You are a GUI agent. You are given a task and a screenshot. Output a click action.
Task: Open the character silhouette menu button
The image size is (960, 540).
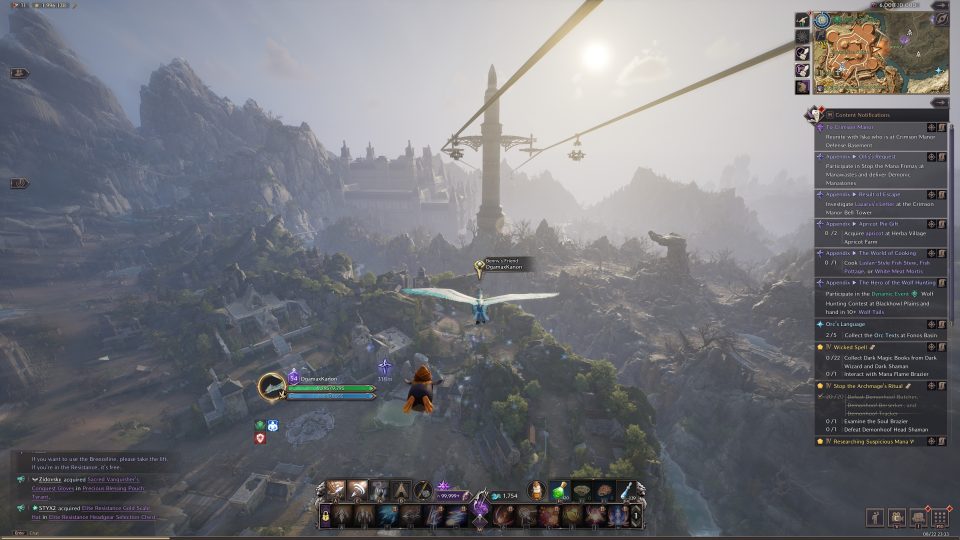874,517
